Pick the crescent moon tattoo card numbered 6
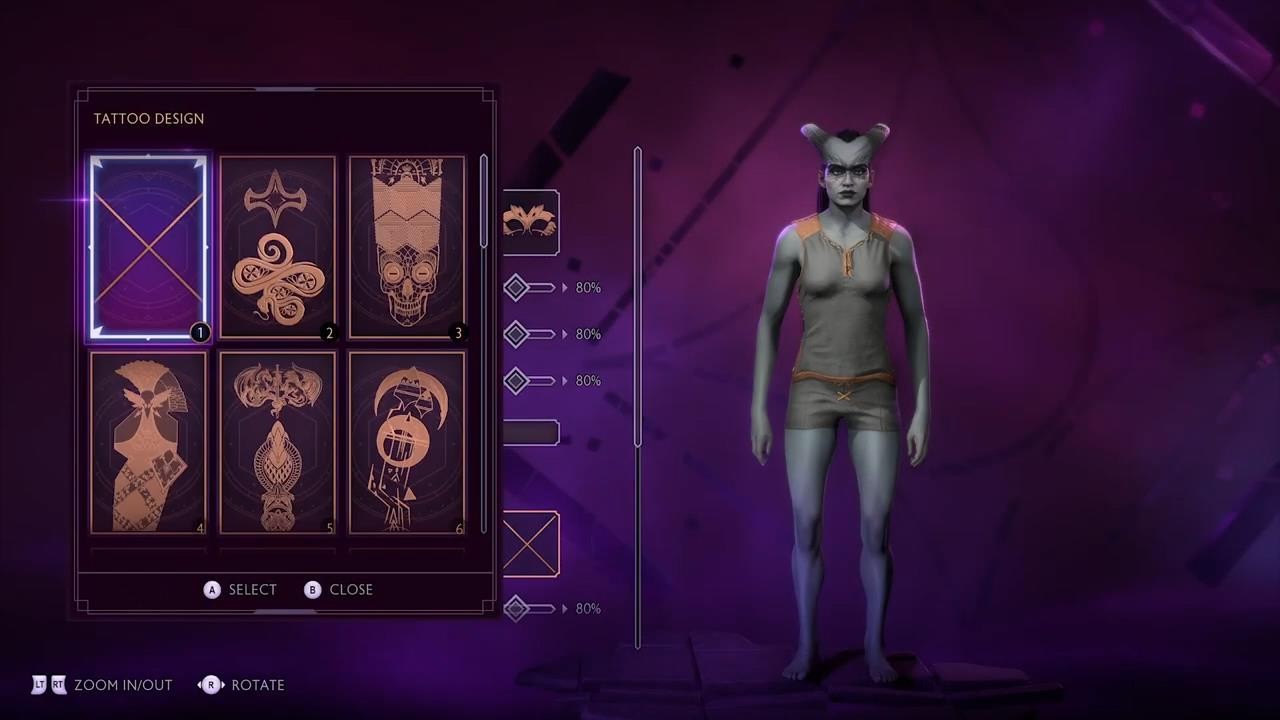This screenshot has height=720, width=1280. coord(406,442)
